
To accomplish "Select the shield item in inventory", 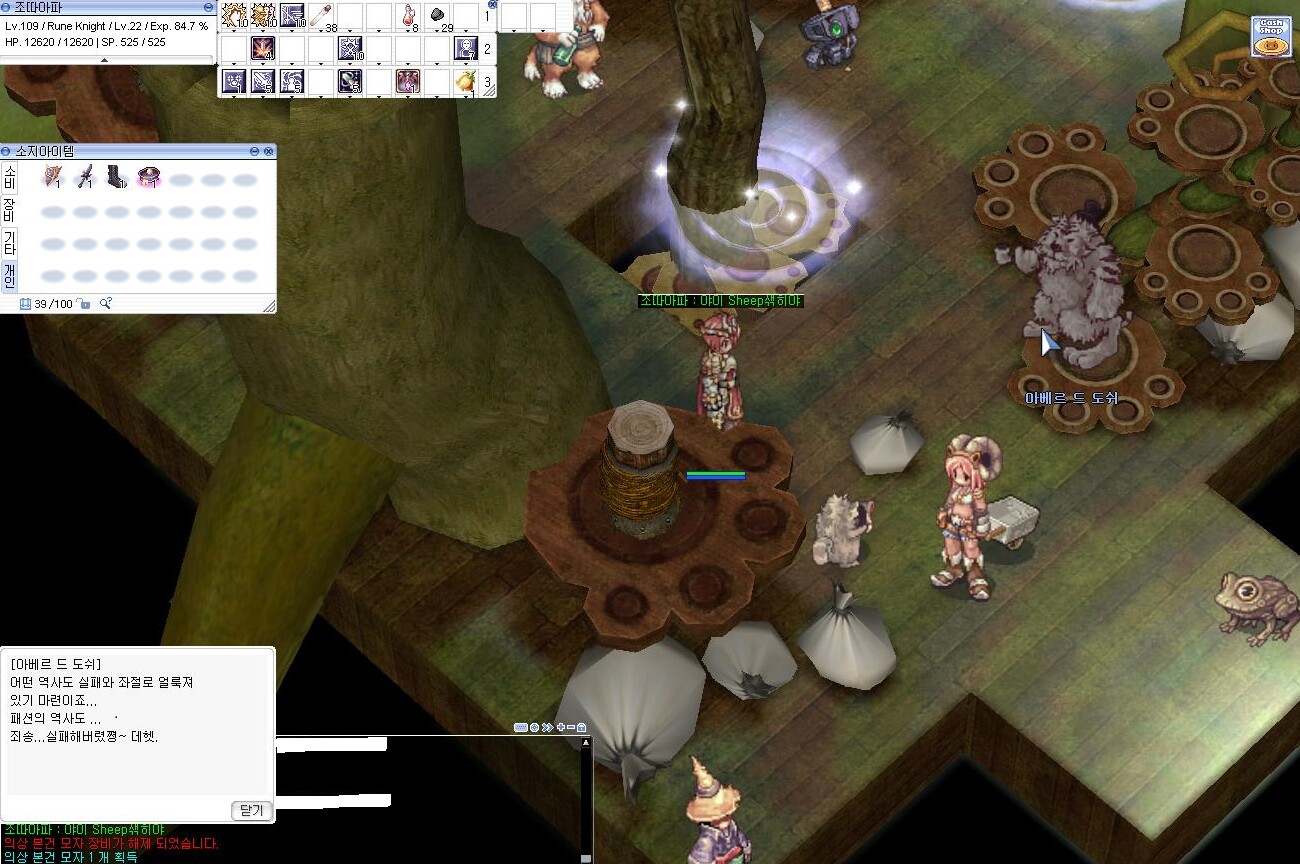I will [x=53, y=177].
